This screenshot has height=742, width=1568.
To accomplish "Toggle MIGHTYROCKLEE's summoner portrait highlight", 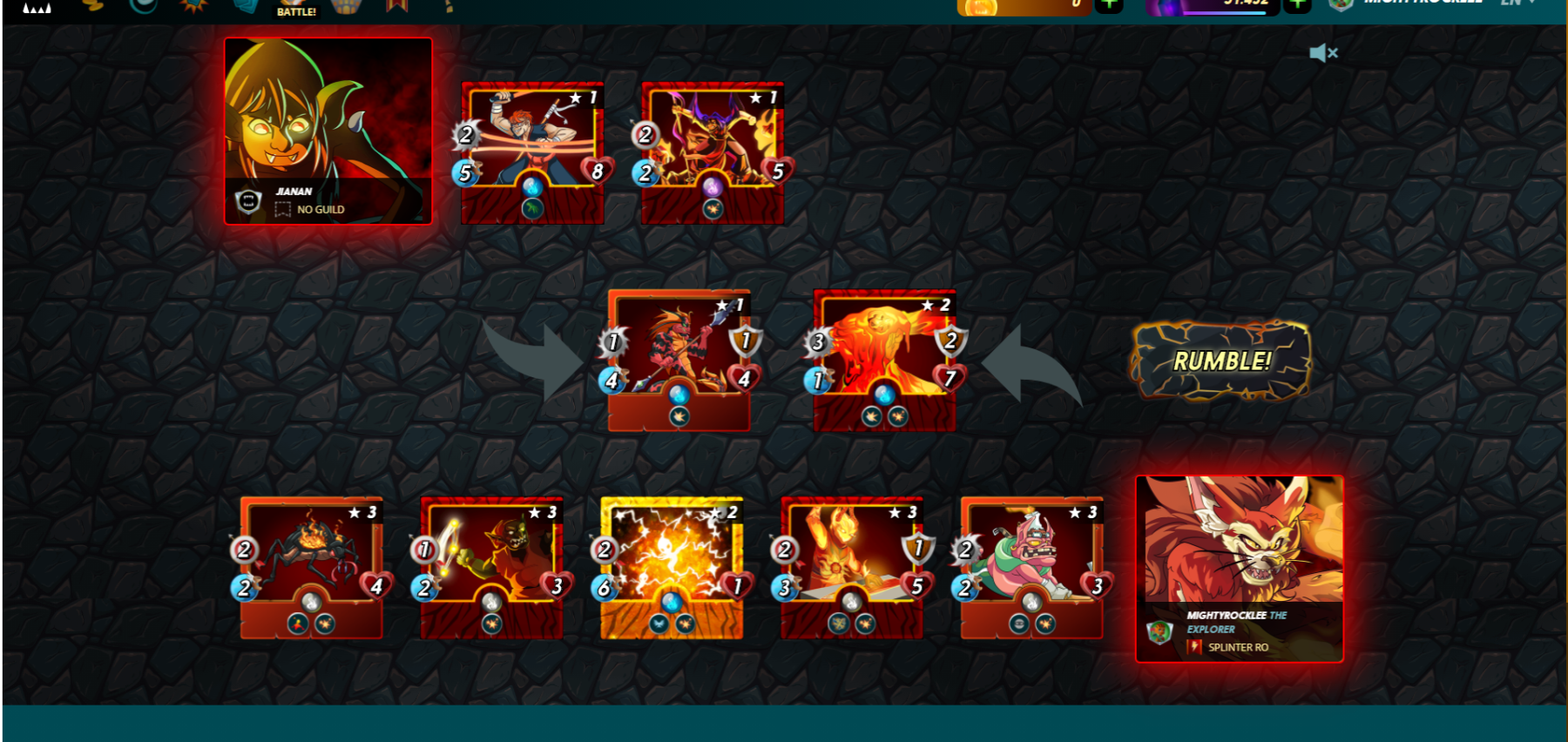I will [1240, 540].
